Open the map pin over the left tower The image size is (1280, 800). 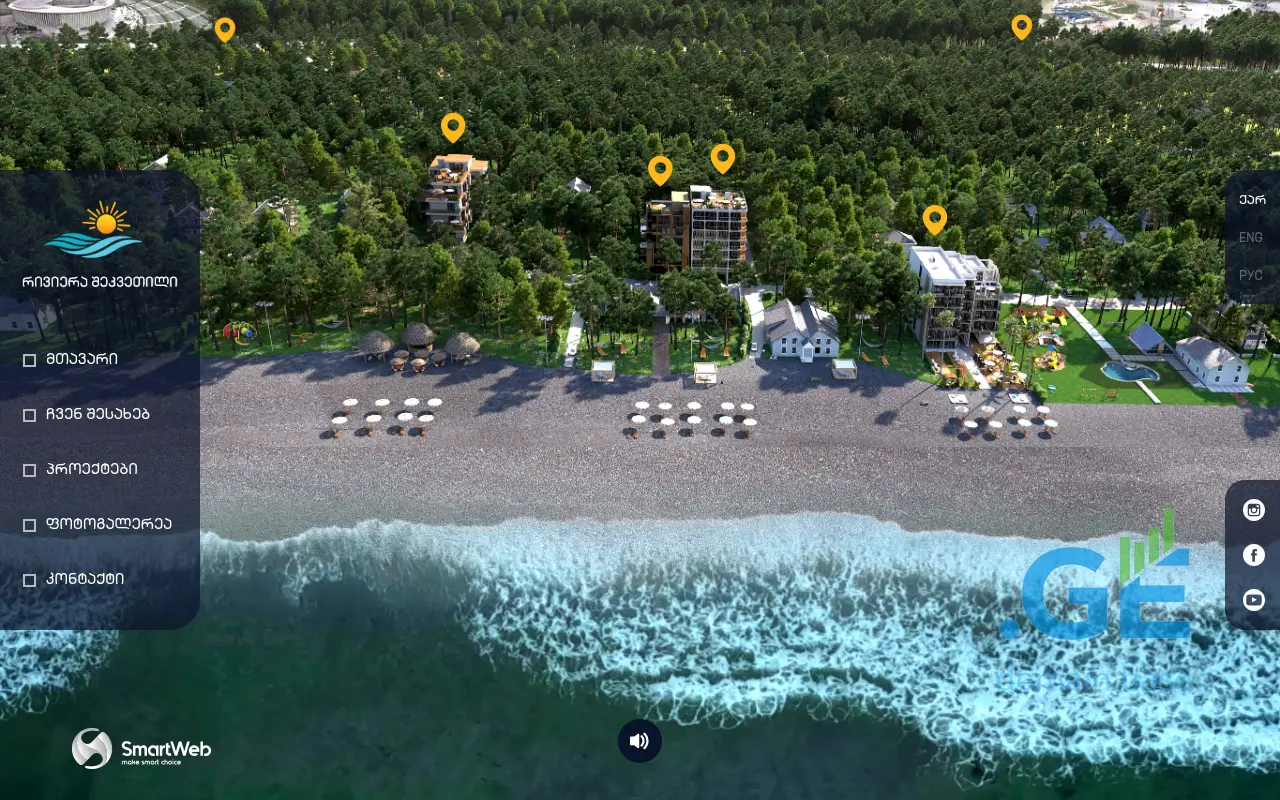[x=453, y=126]
